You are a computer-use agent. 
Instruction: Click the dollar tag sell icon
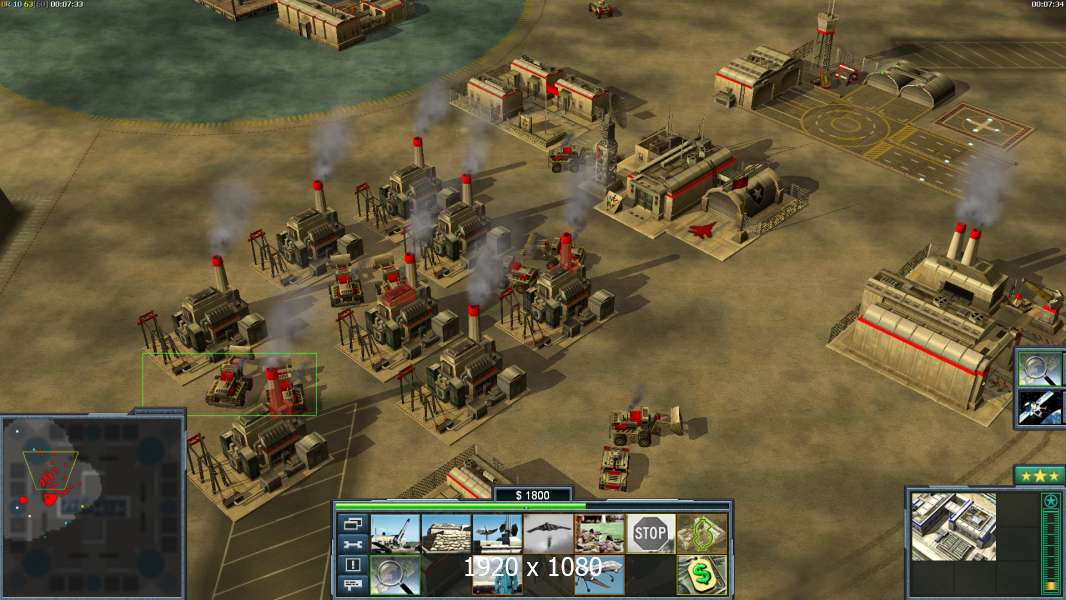[702, 575]
